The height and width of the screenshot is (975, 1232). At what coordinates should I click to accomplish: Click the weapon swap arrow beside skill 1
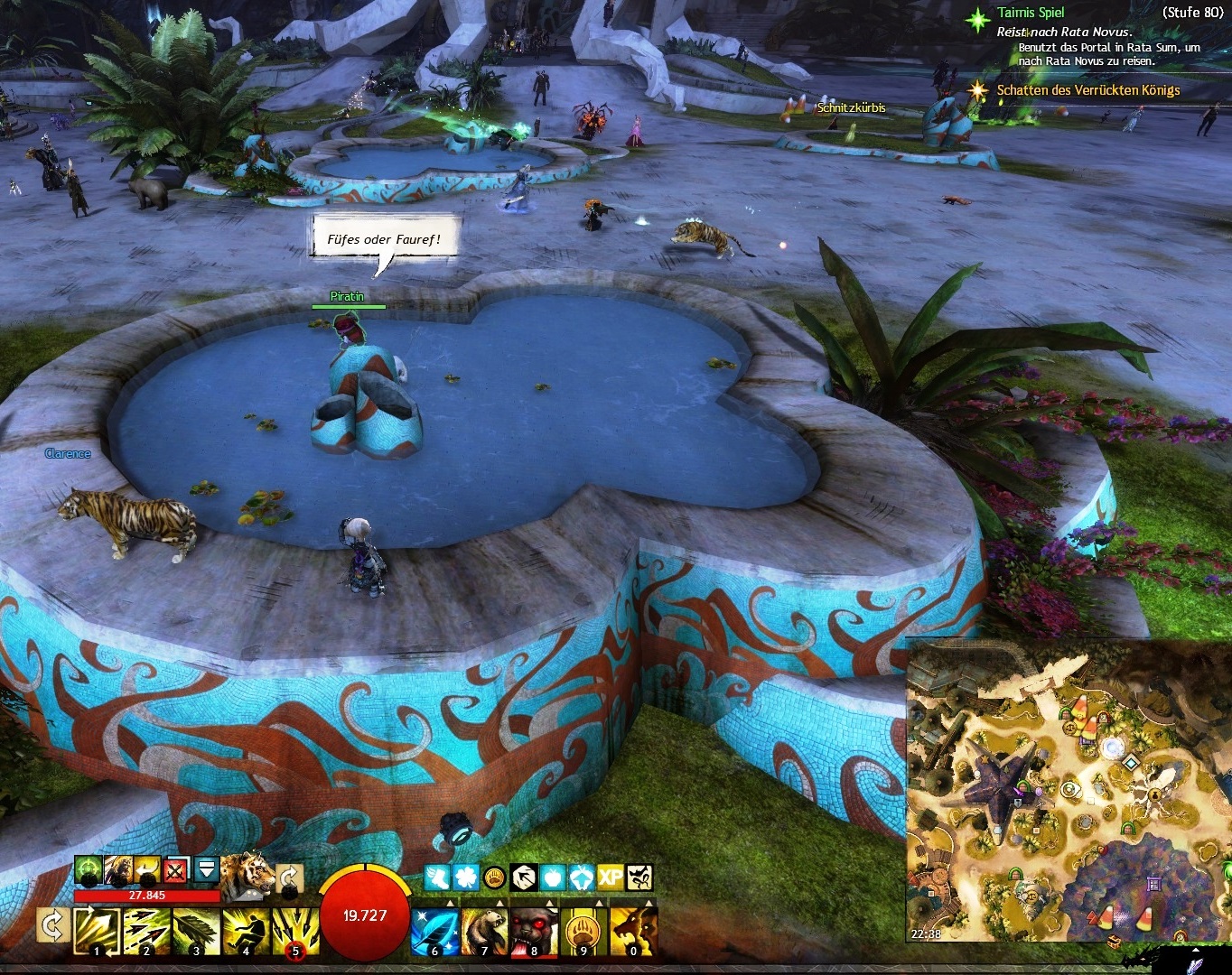[53, 927]
